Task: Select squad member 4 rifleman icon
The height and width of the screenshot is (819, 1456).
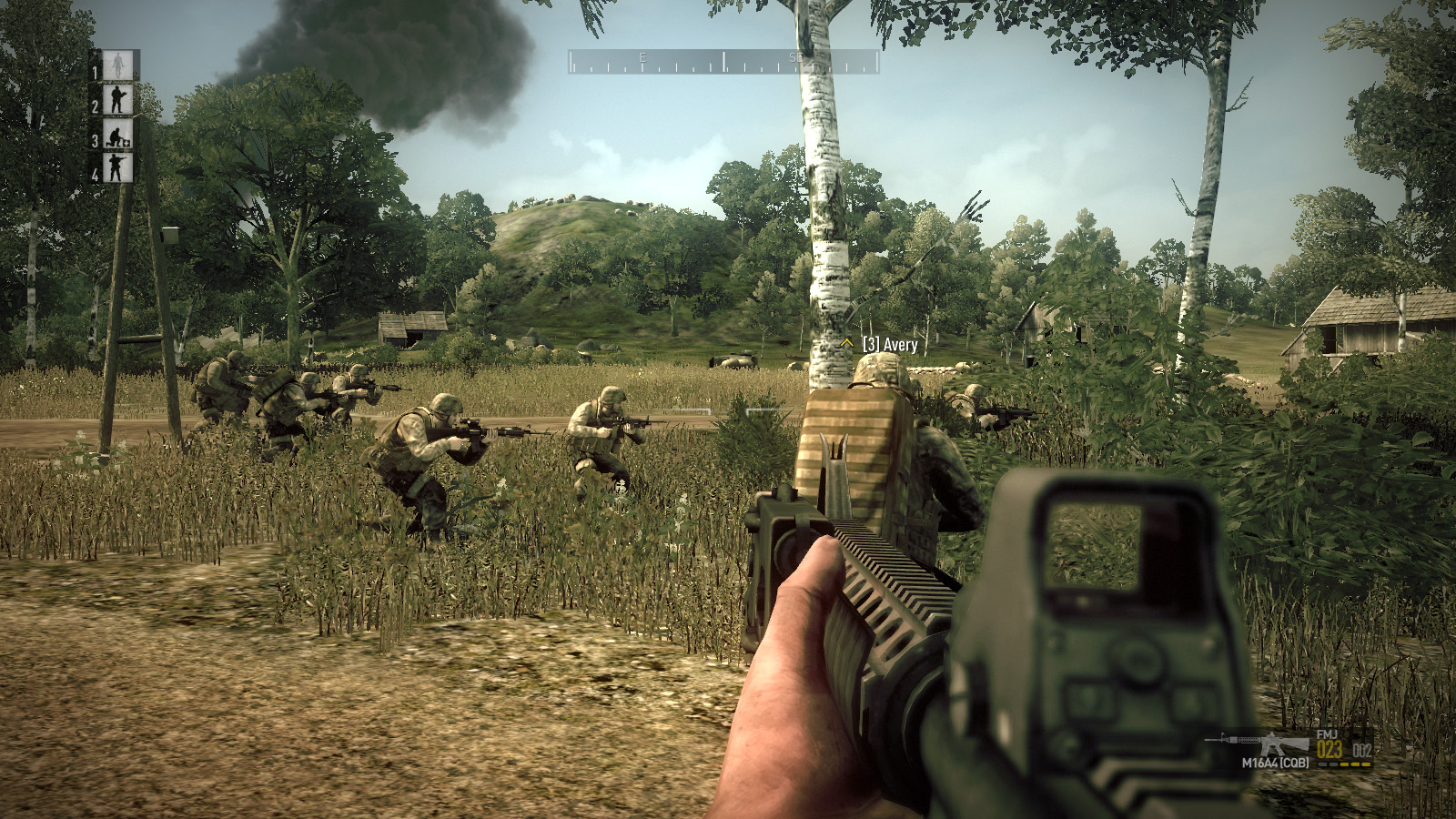Action: [117, 167]
